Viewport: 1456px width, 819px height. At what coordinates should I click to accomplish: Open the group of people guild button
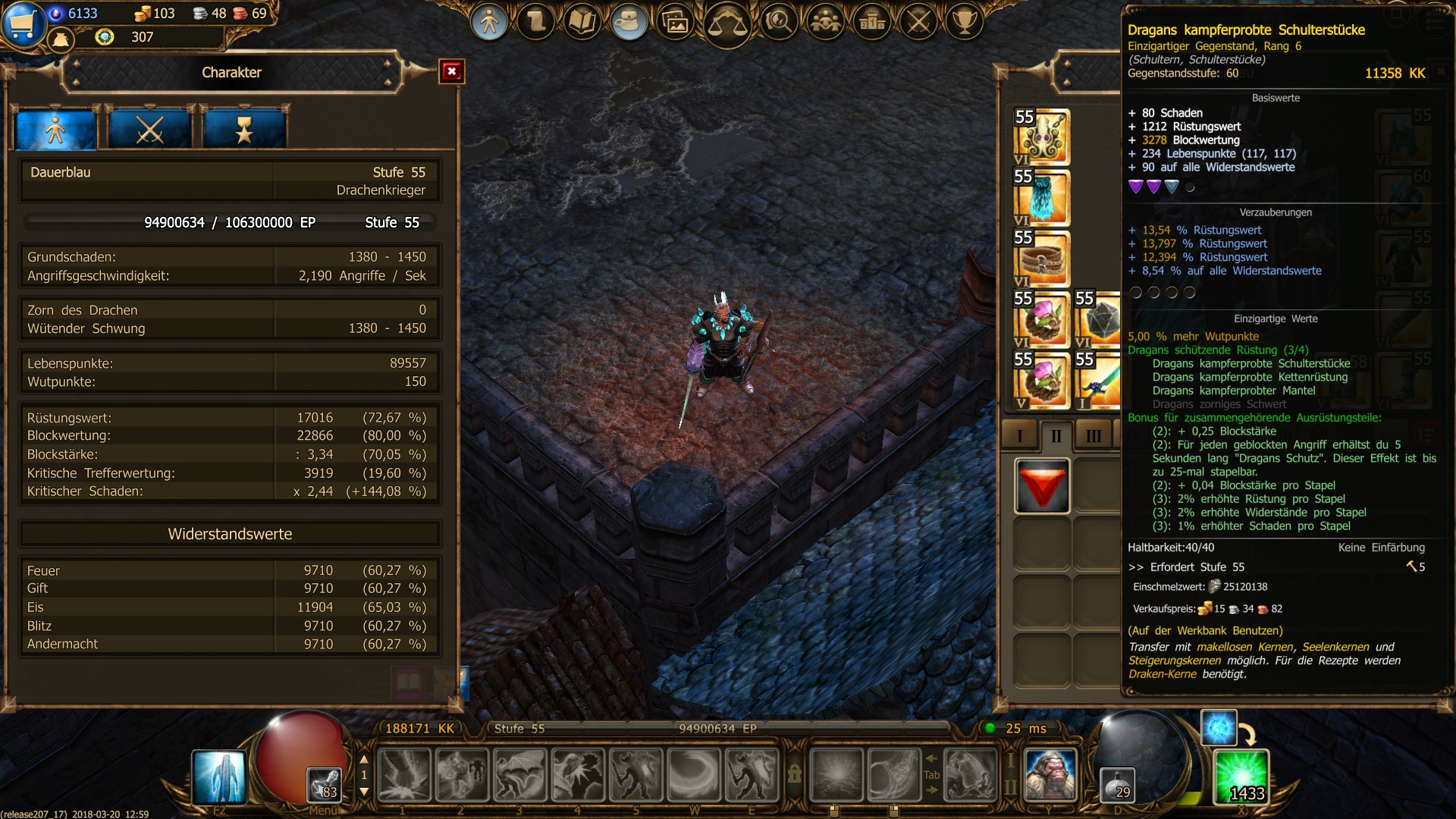tap(825, 21)
